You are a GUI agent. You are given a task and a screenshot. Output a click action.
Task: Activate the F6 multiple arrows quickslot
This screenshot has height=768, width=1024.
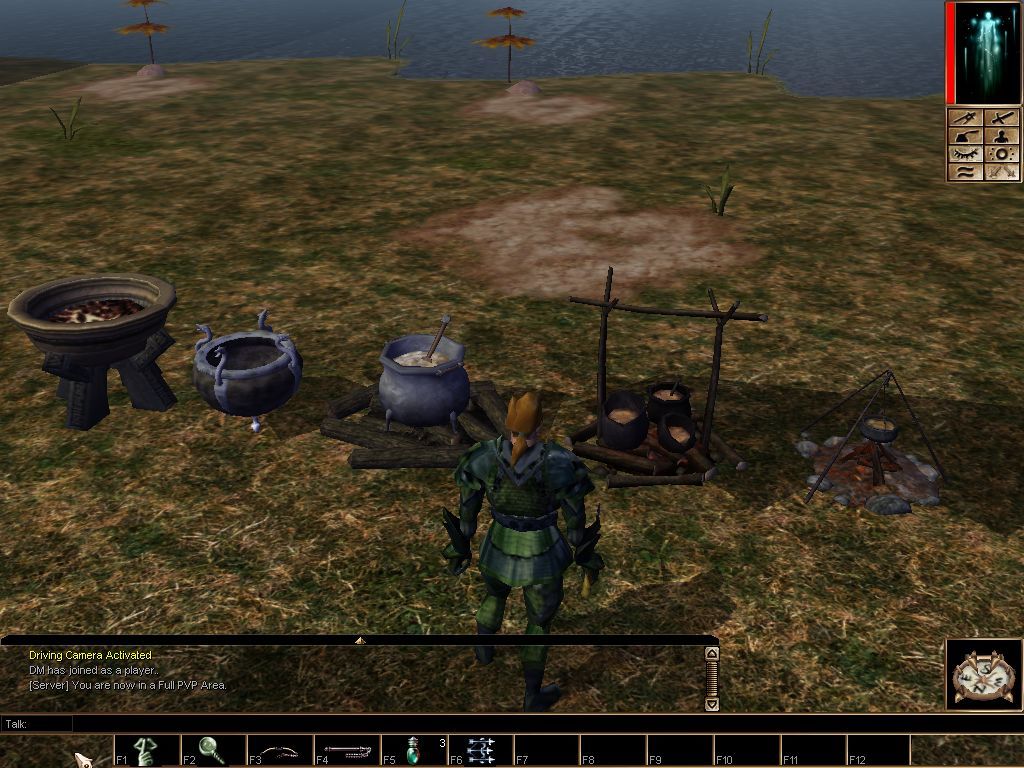[481, 751]
